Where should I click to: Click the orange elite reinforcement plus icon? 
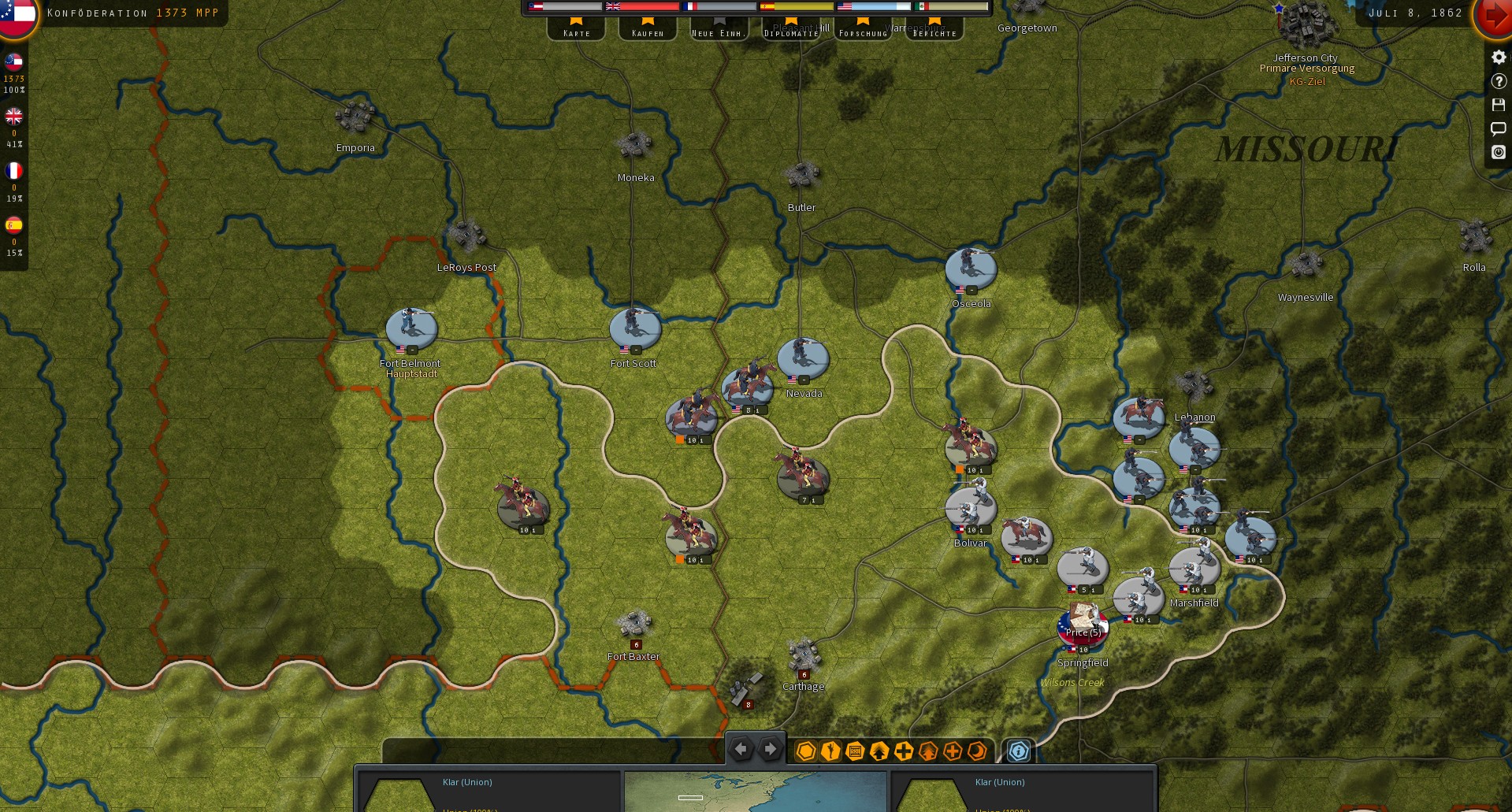pos(953,752)
